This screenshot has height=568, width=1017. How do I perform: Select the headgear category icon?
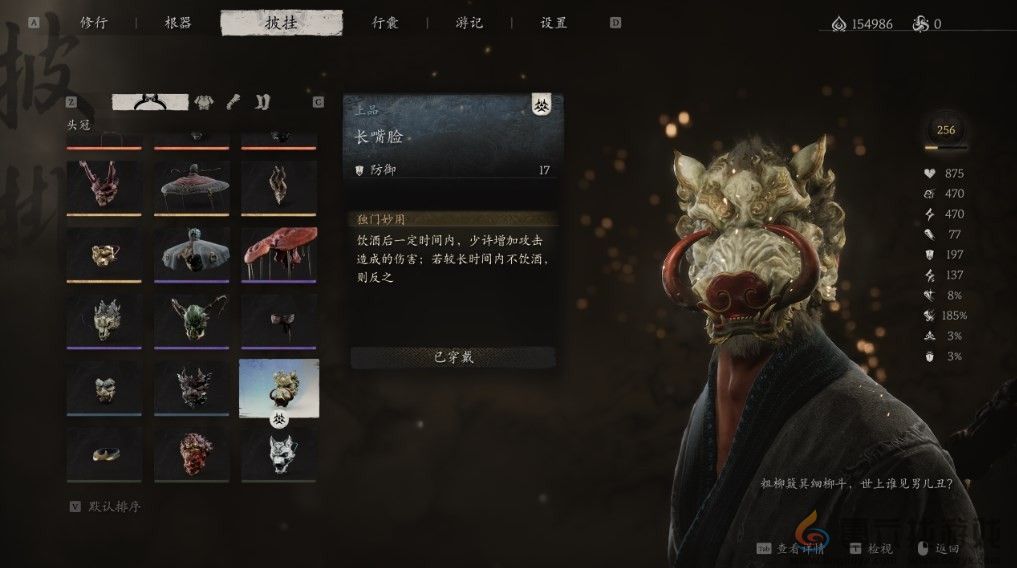coord(150,101)
